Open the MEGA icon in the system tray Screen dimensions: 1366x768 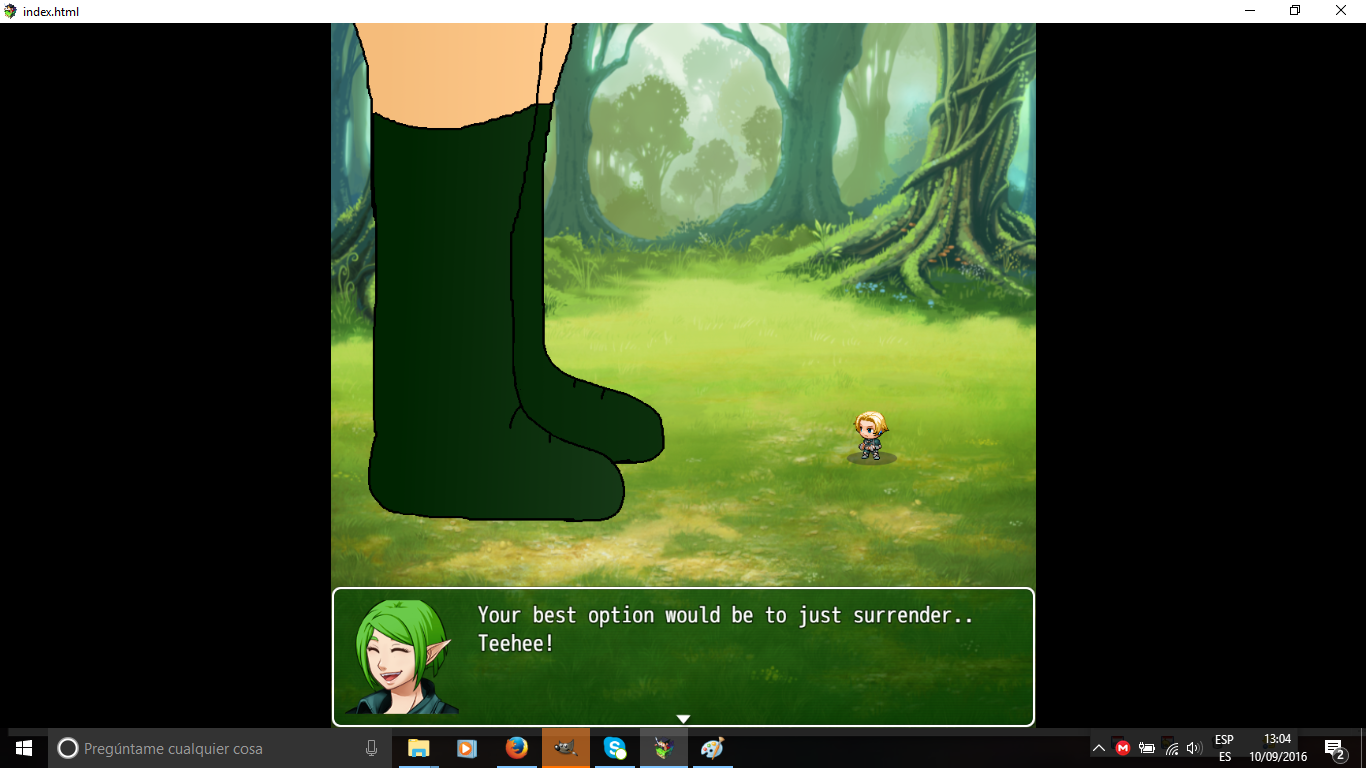point(1123,747)
